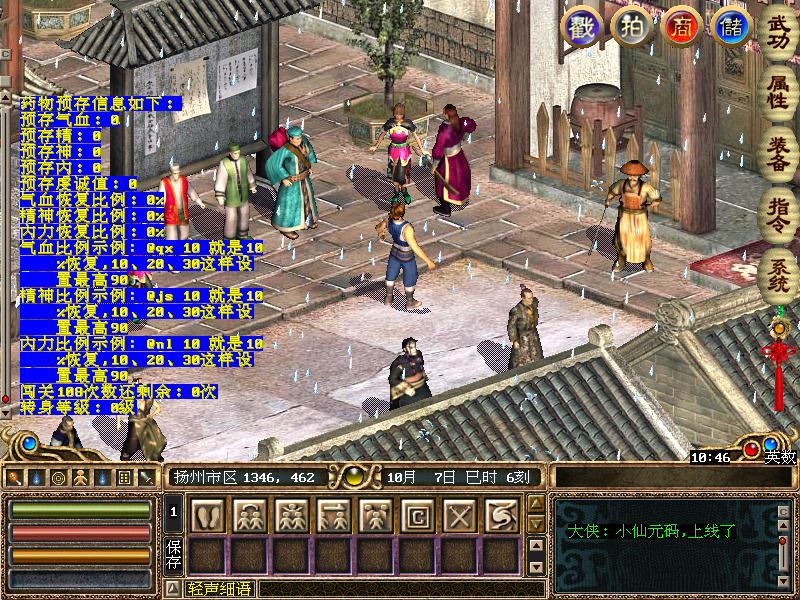The image size is (800, 600).
Task: Activate the crossed swords action icon
Action: (x=459, y=515)
